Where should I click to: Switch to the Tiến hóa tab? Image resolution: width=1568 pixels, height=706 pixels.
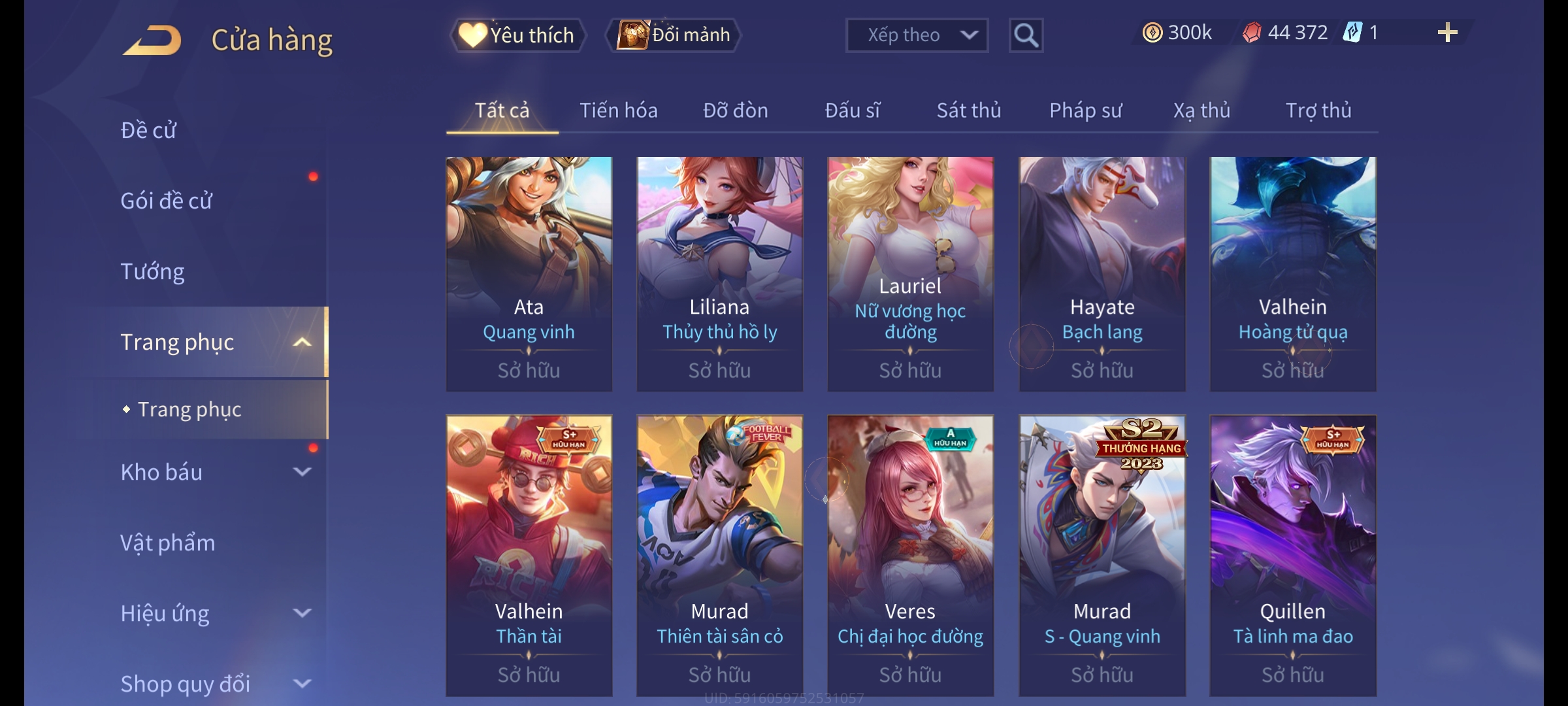click(618, 110)
